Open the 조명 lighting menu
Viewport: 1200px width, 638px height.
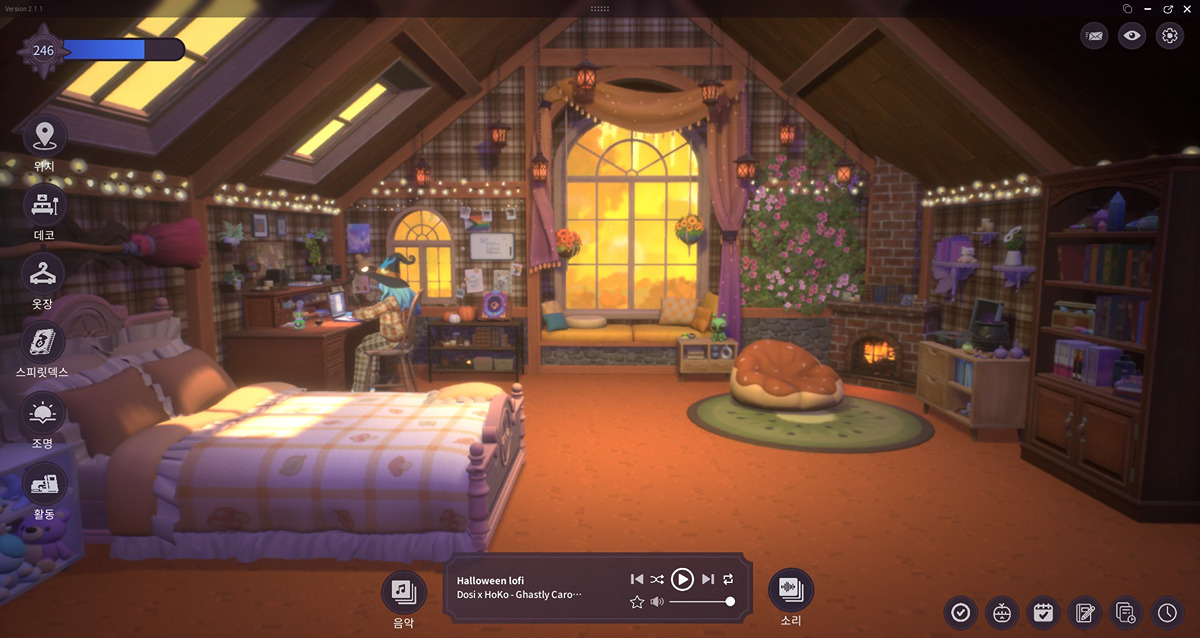[x=44, y=413]
